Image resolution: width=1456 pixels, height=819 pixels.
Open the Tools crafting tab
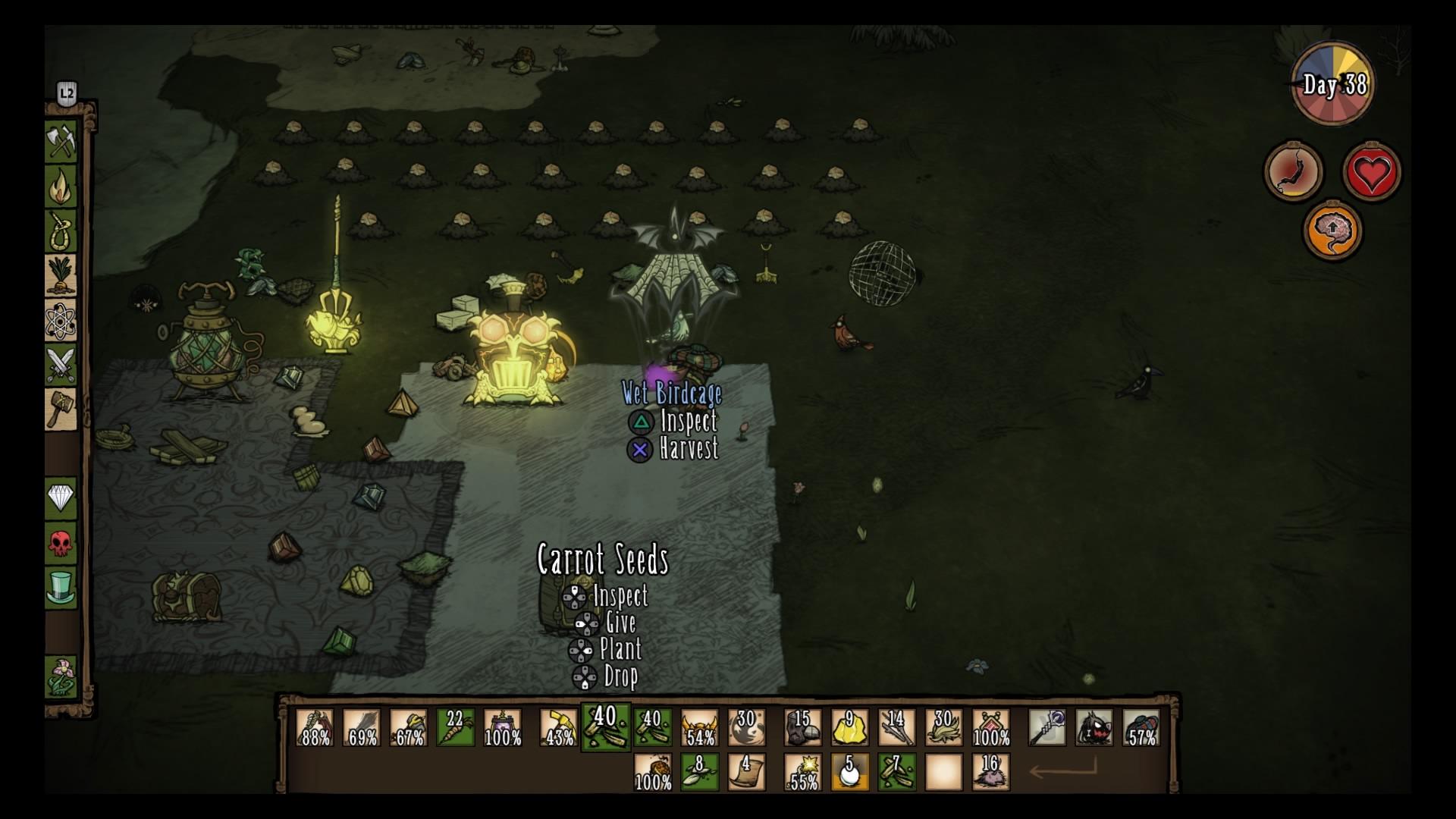point(61,142)
